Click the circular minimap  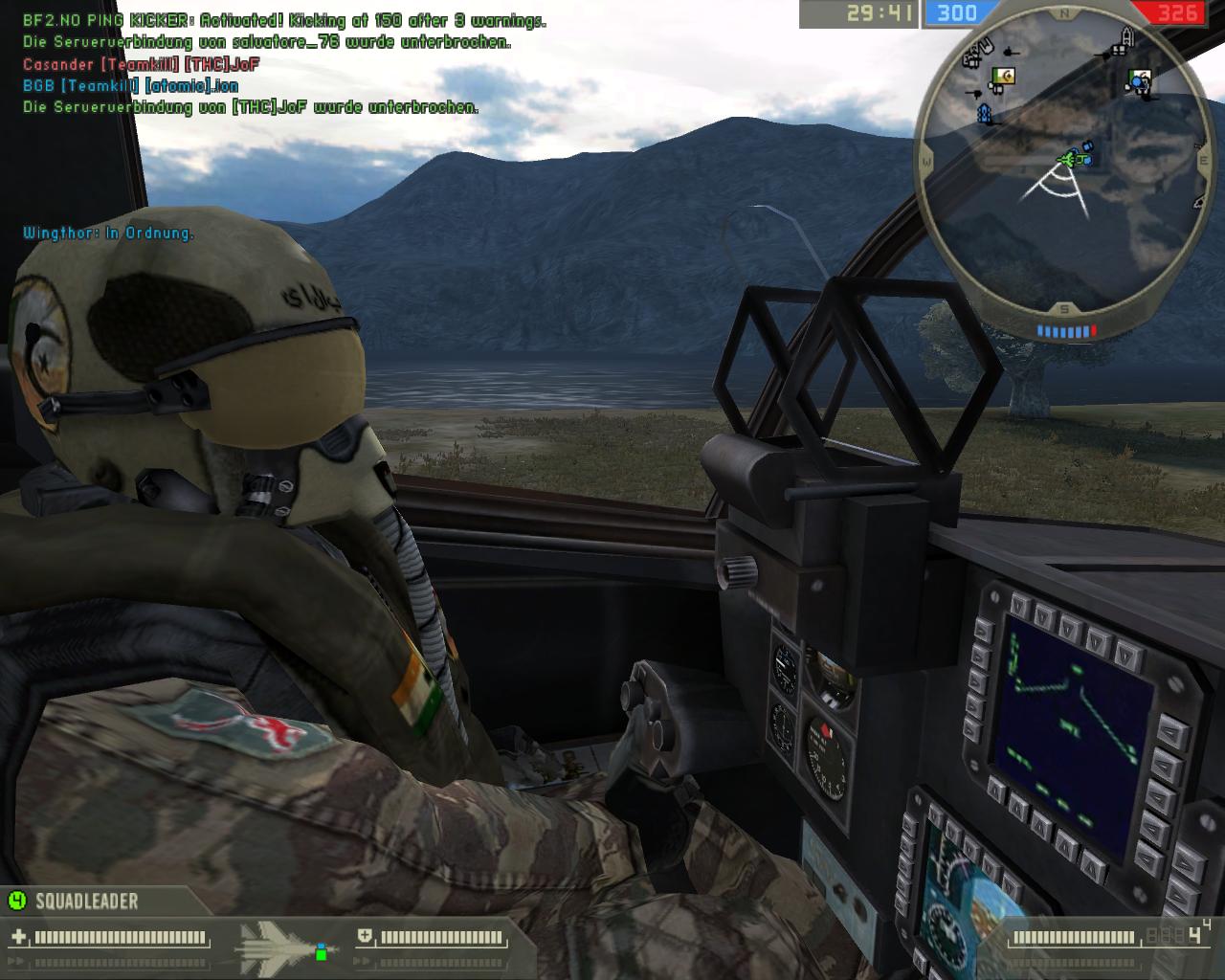tap(1064, 165)
